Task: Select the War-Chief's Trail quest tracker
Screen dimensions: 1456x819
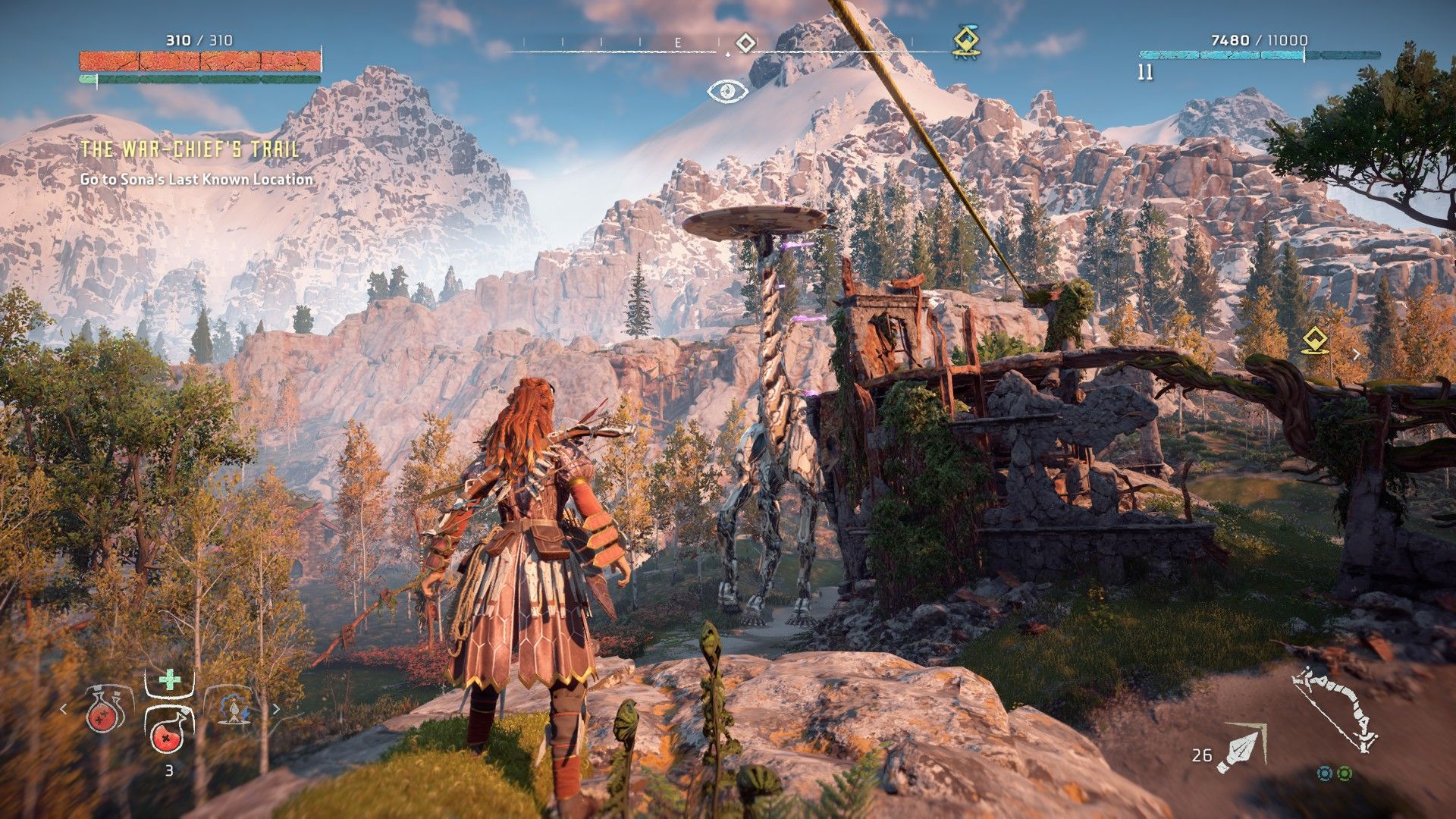Action: point(190,149)
